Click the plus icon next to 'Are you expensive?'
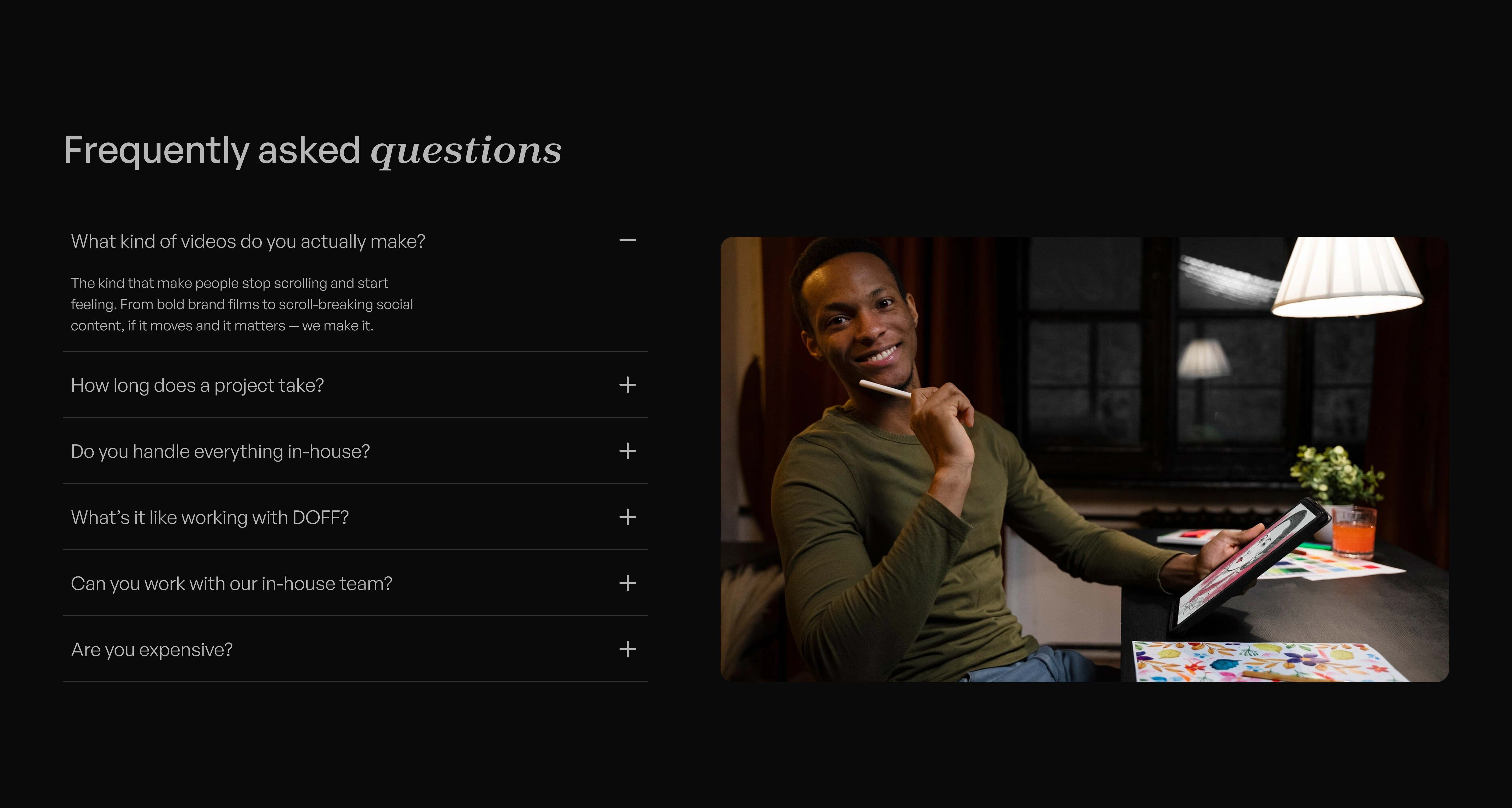This screenshot has width=1512, height=808. point(628,649)
